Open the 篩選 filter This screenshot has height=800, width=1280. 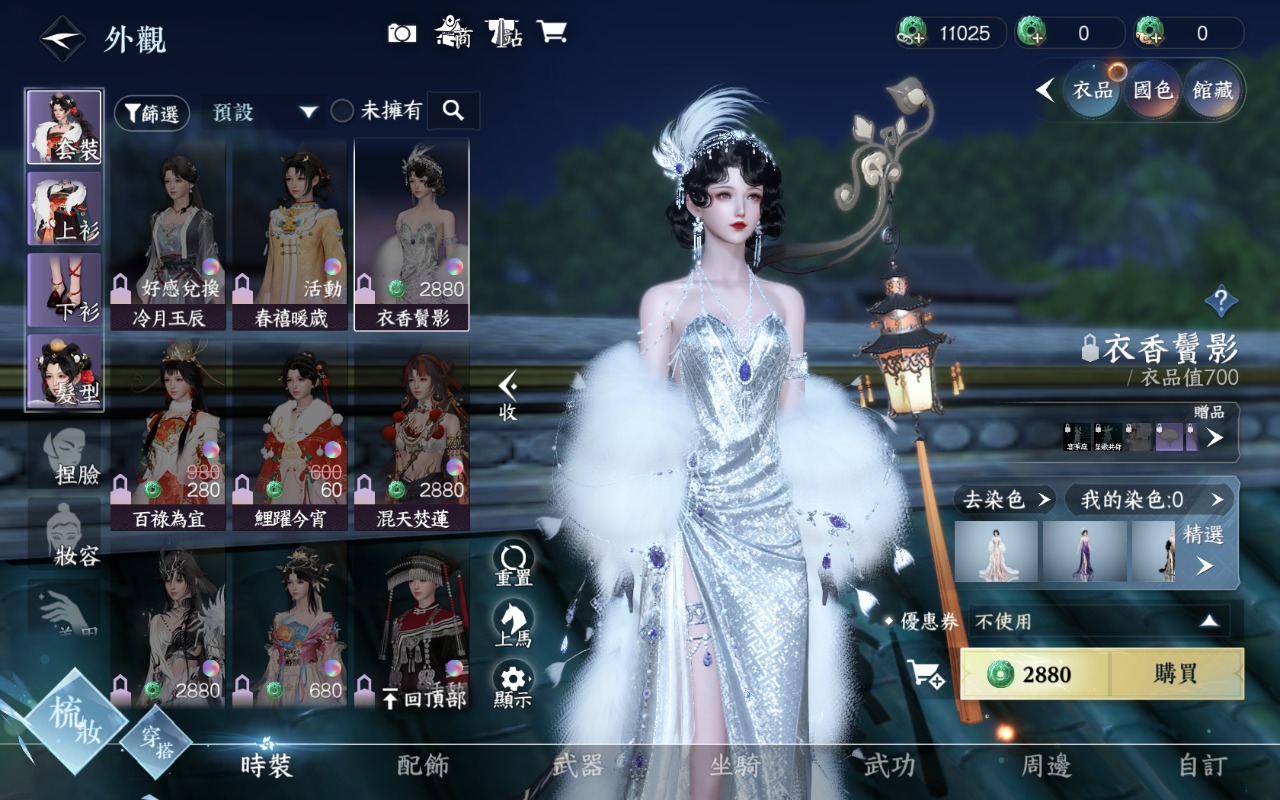(x=152, y=113)
